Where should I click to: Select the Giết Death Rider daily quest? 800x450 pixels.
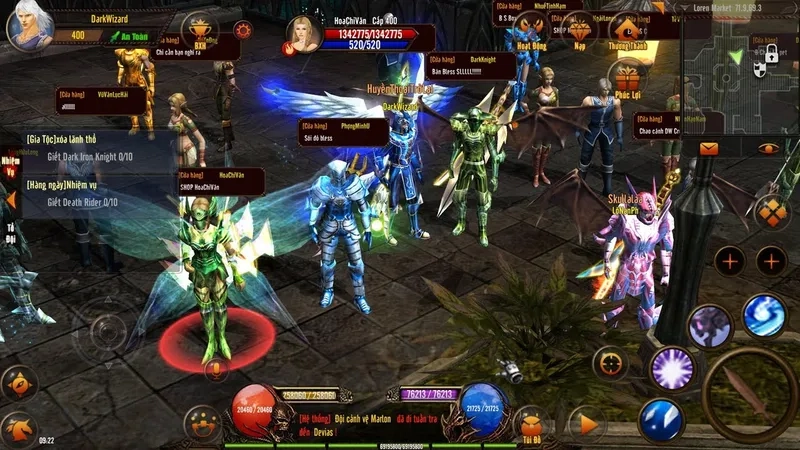[90, 201]
